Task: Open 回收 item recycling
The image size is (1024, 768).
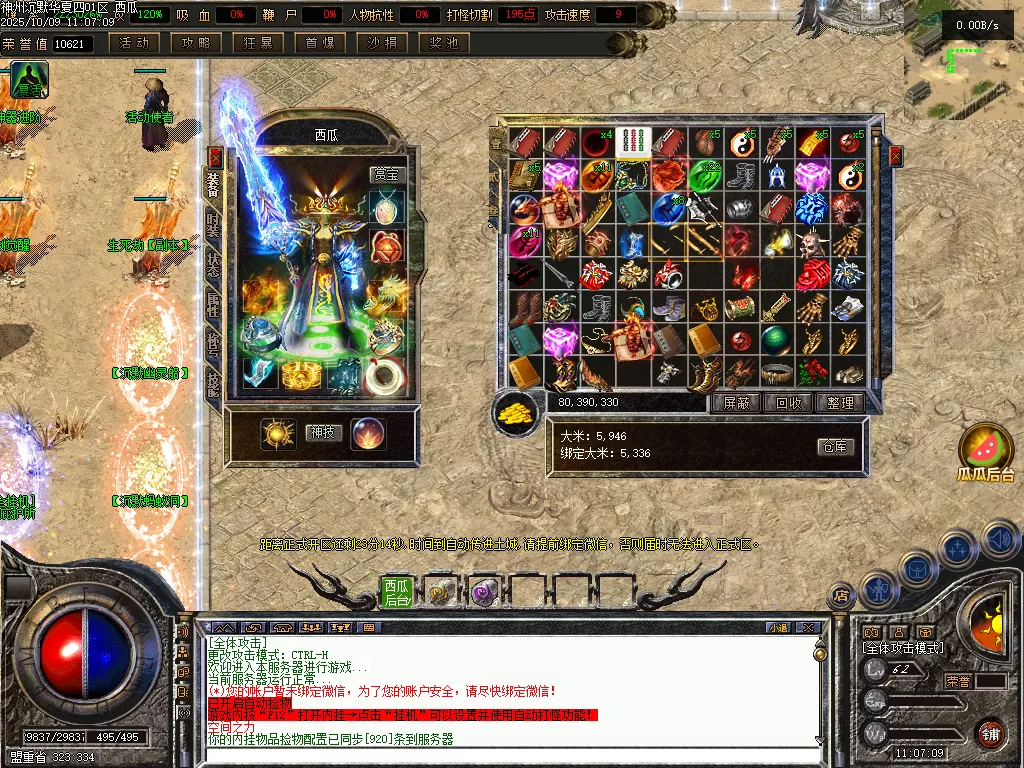Action: coord(788,403)
